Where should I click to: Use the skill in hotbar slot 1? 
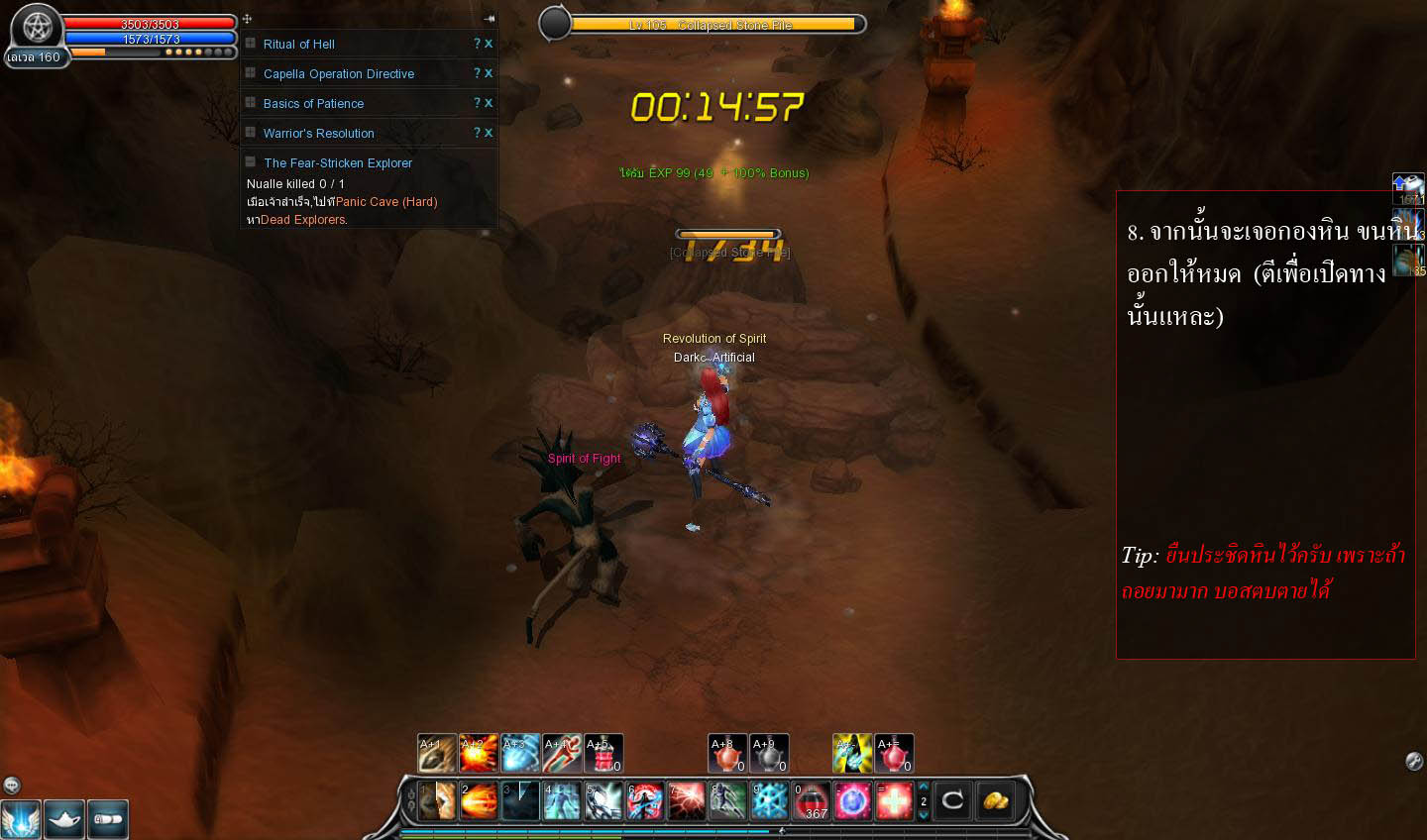pos(437,800)
